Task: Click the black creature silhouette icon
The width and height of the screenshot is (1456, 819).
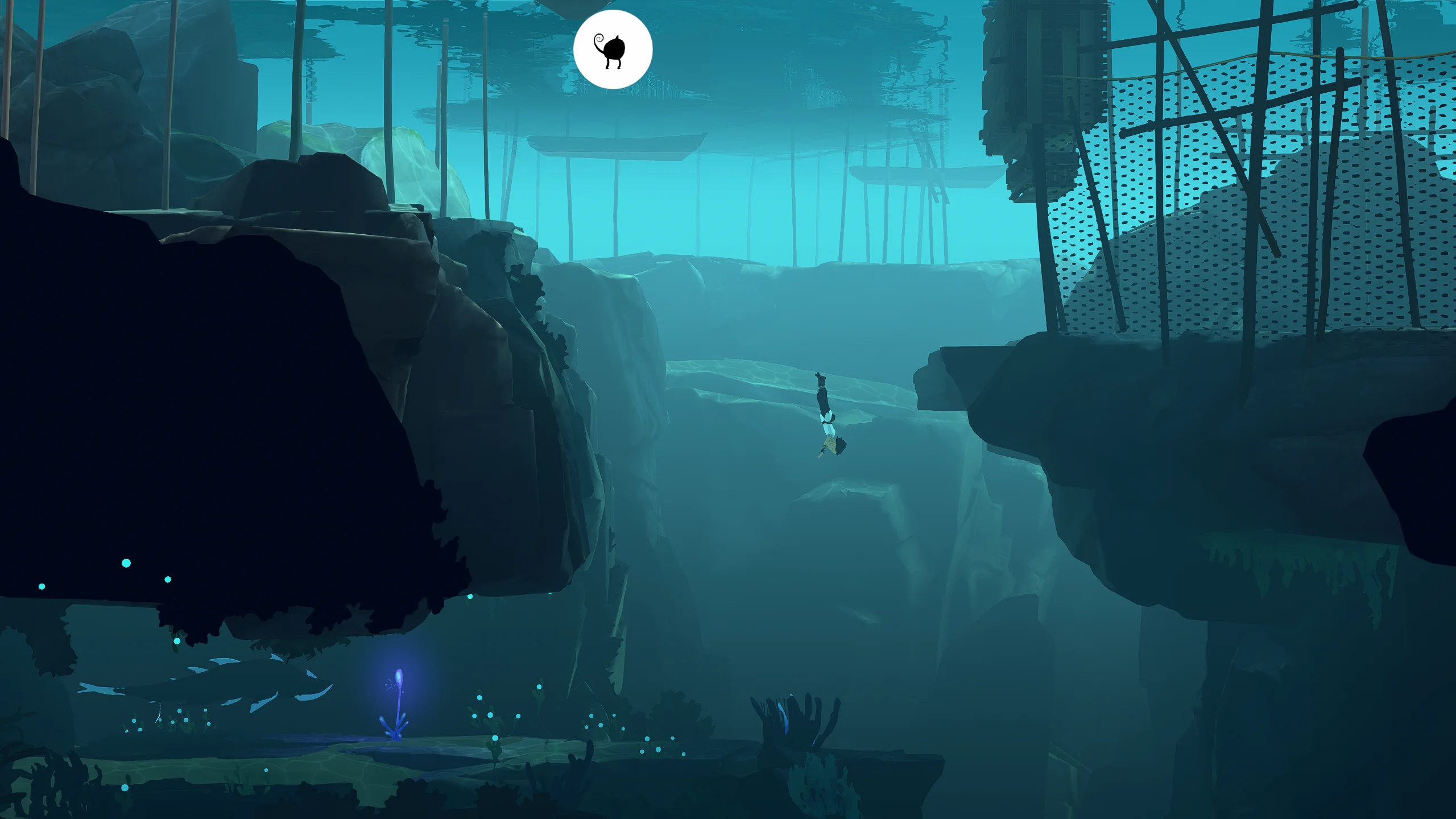Action: tap(612, 50)
